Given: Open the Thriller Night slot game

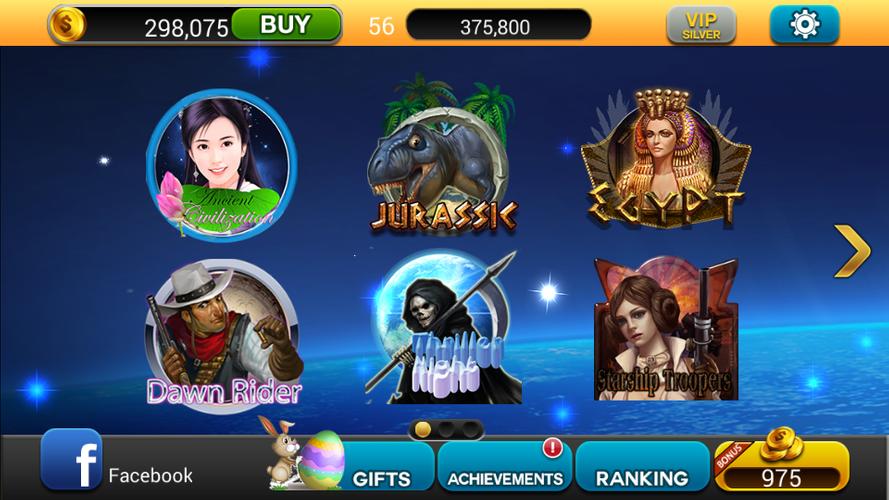Looking at the screenshot, I should (x=442, y=330).
